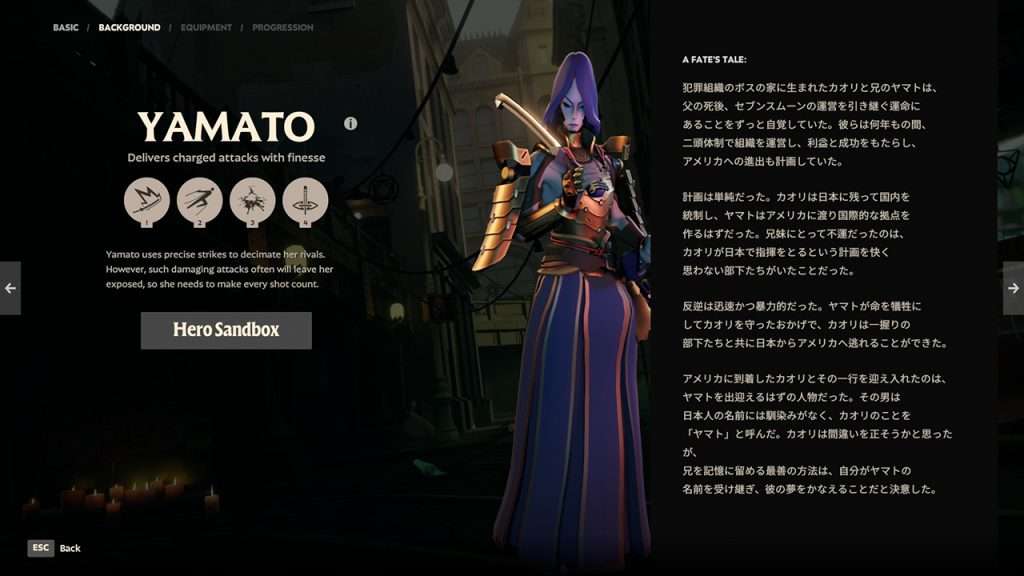Go to the next hero with right arrow

pyautogui.click(x=1013, y=288)
